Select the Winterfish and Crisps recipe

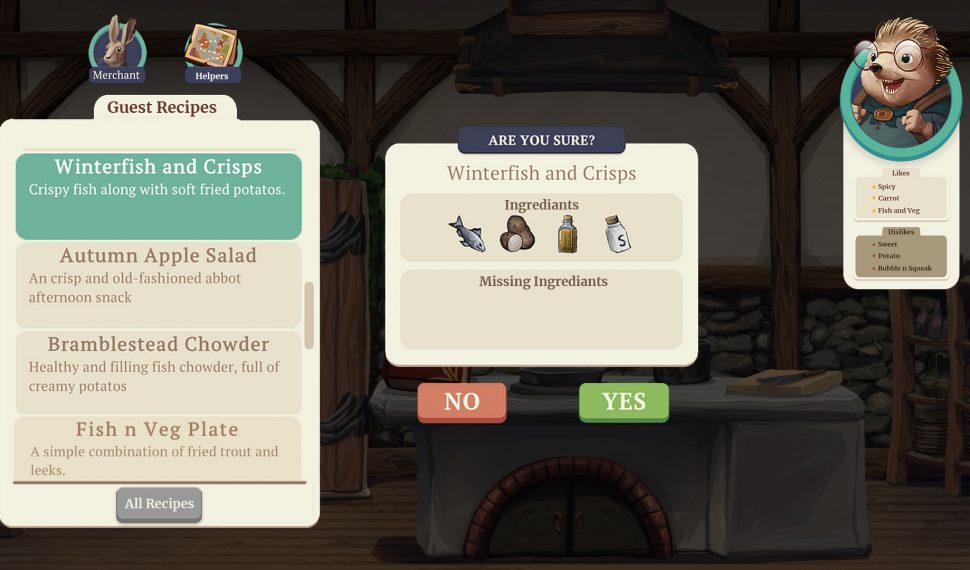[158, 195]
